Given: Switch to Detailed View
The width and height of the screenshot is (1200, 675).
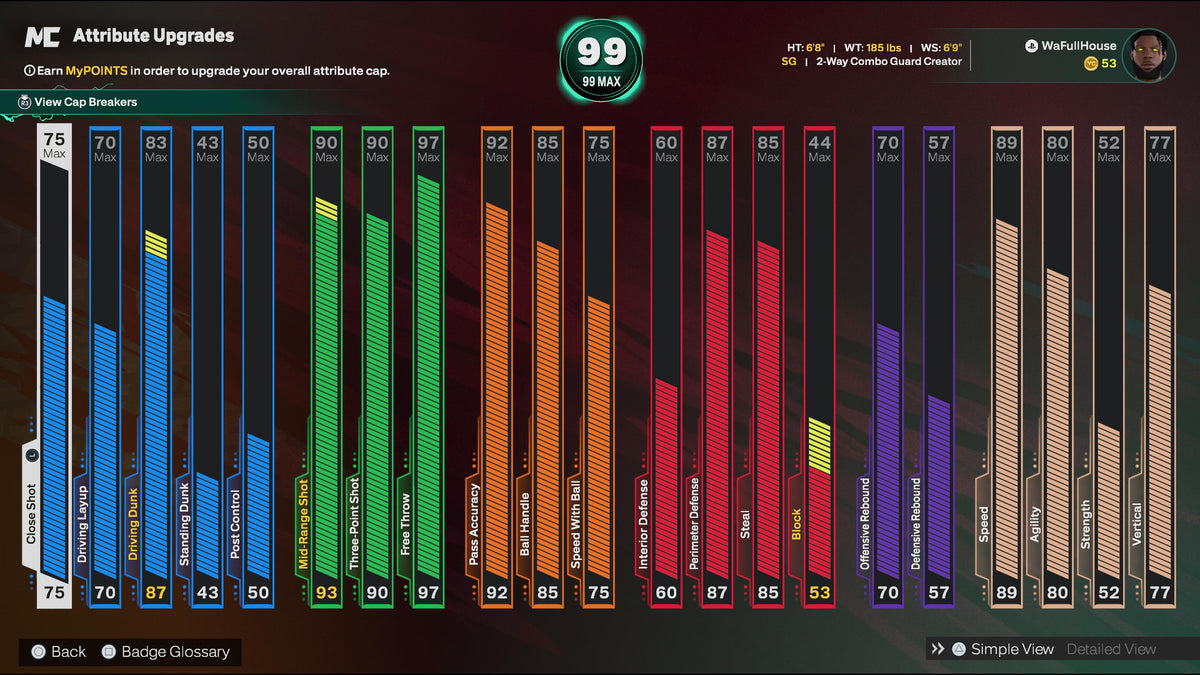Looking at the screenshot, I should pyautogui.click(x=1111, y=649).
